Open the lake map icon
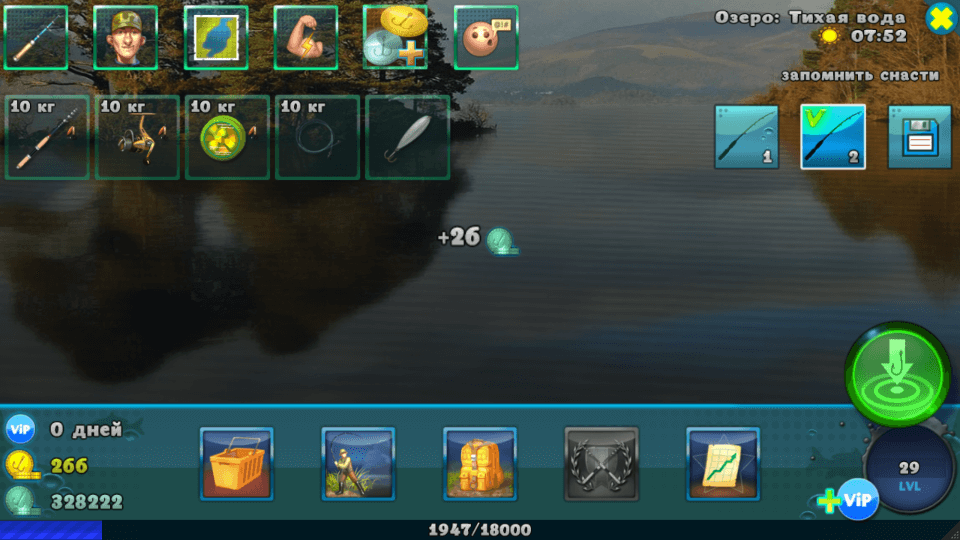Viewport: 960px width, 540px height. (x=216, y=38)
